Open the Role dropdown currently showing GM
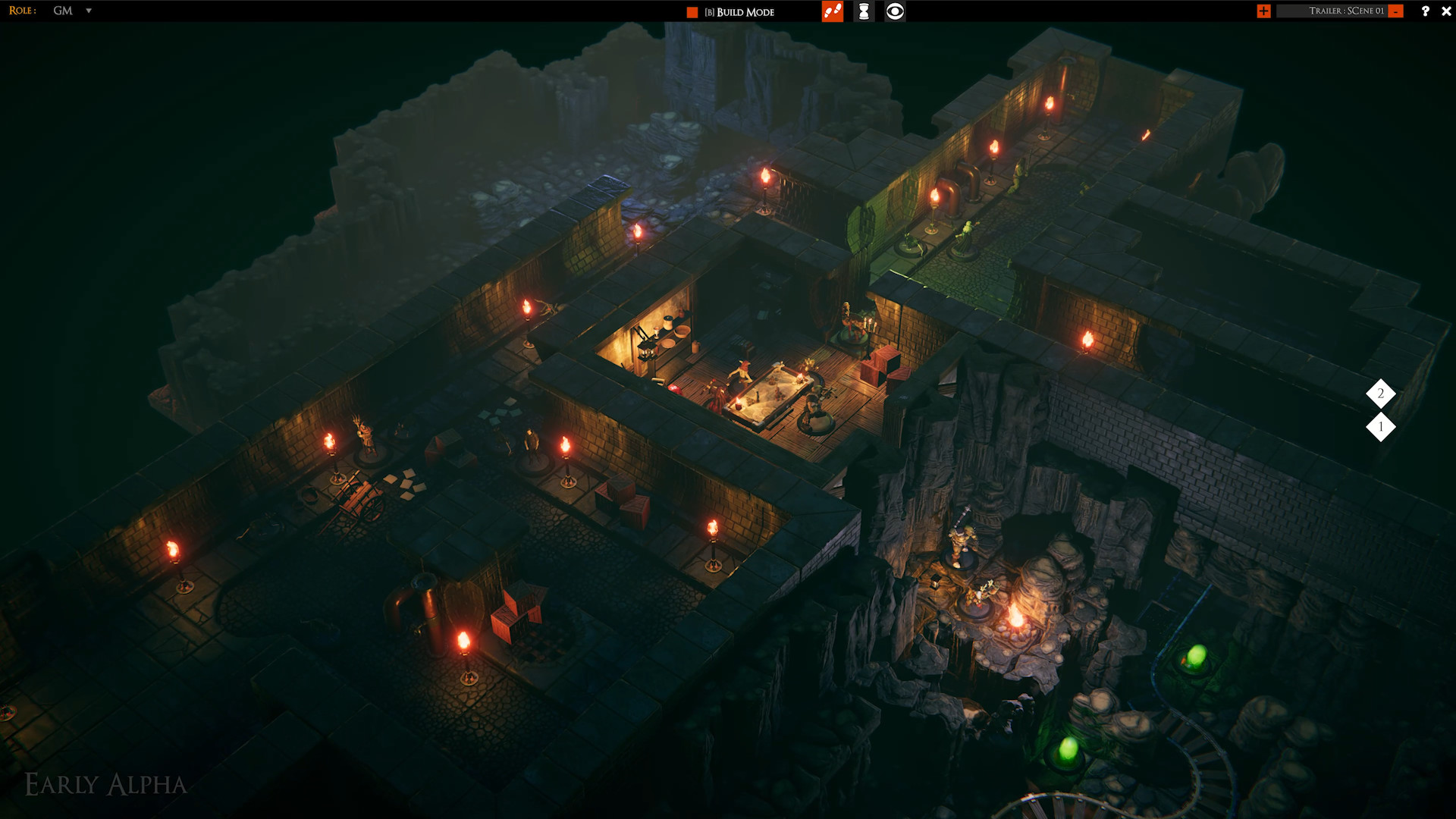This screenshot has height=819, width=1456. 64,11
